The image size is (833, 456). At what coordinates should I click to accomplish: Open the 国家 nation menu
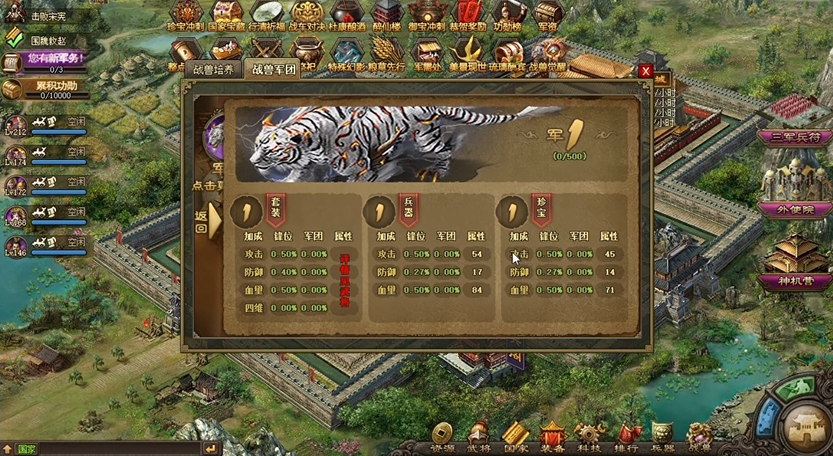[x=516, y=434]
